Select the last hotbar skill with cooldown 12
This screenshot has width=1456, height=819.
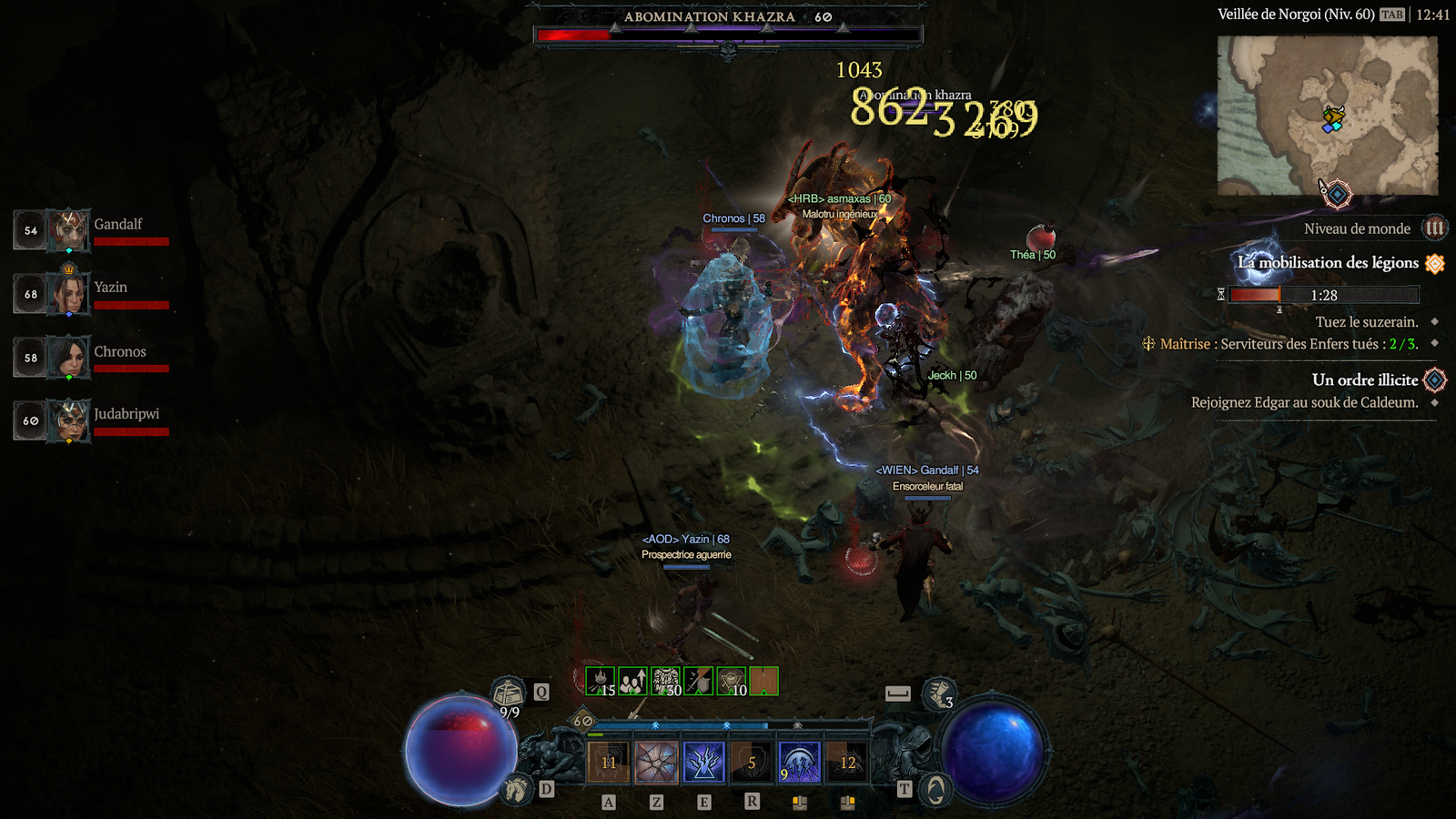(x=847, y=763)
